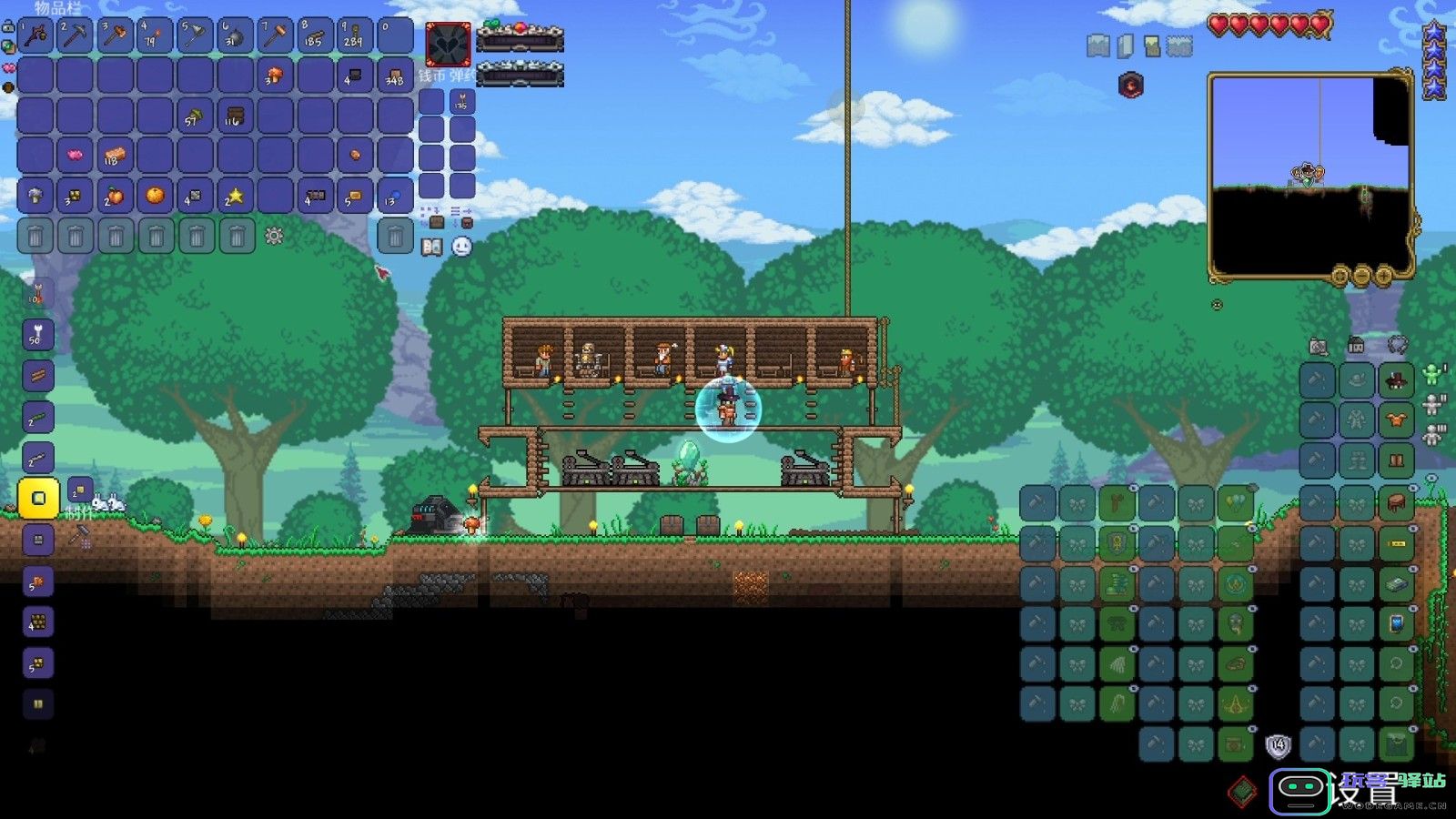Select the orange fruit inventory slot
The image size is (1456, 819).
(155, 196)
